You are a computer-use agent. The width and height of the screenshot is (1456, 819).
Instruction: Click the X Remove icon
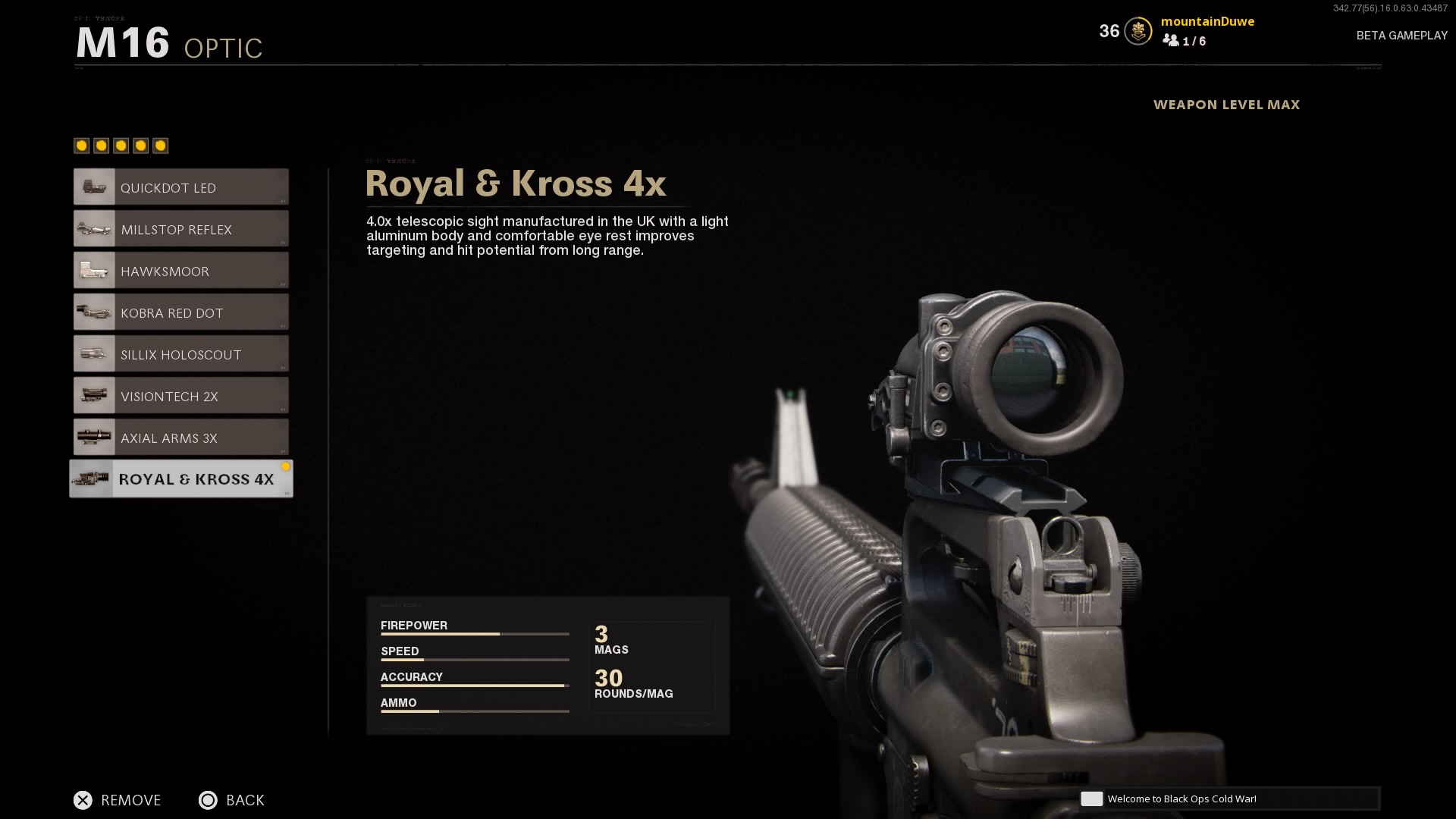[83, 800]
